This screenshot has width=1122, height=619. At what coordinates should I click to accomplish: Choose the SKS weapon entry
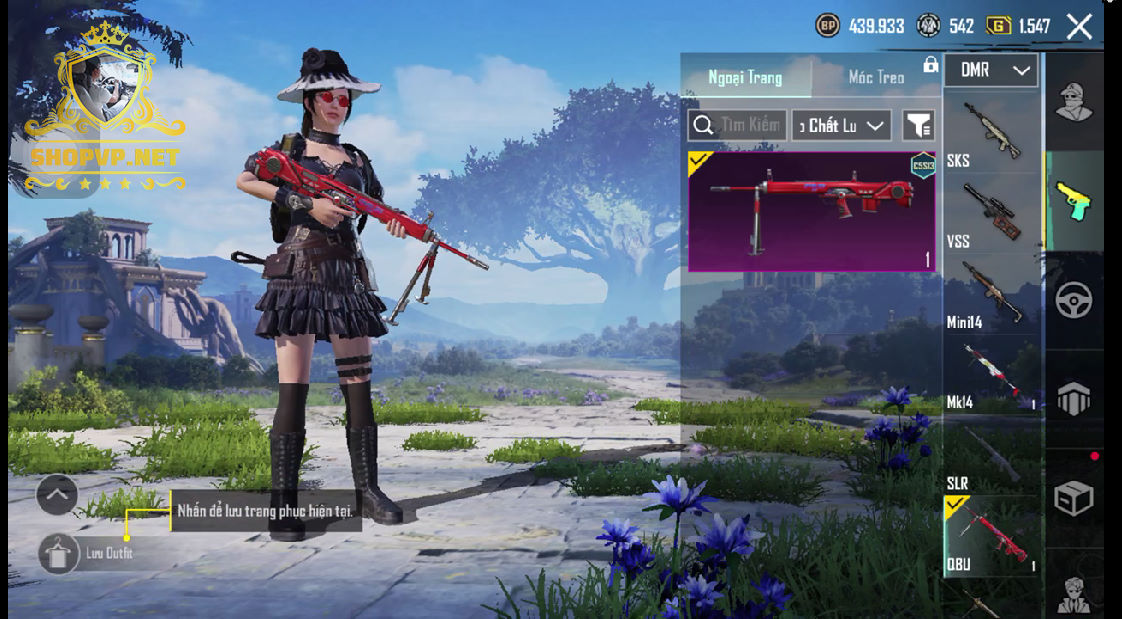click(x=992, y=130)
